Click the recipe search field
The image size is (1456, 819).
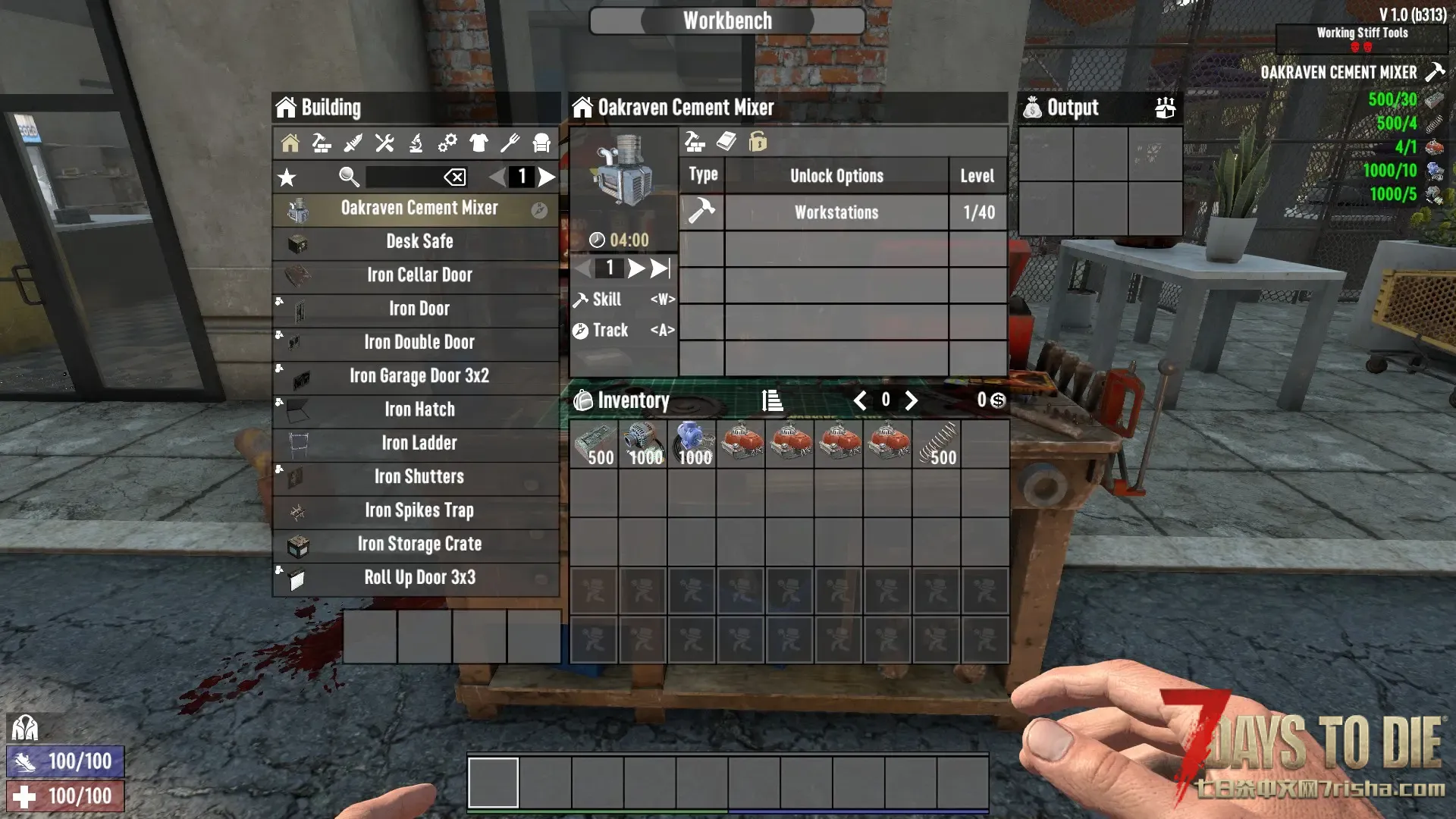tap(403, 177)
